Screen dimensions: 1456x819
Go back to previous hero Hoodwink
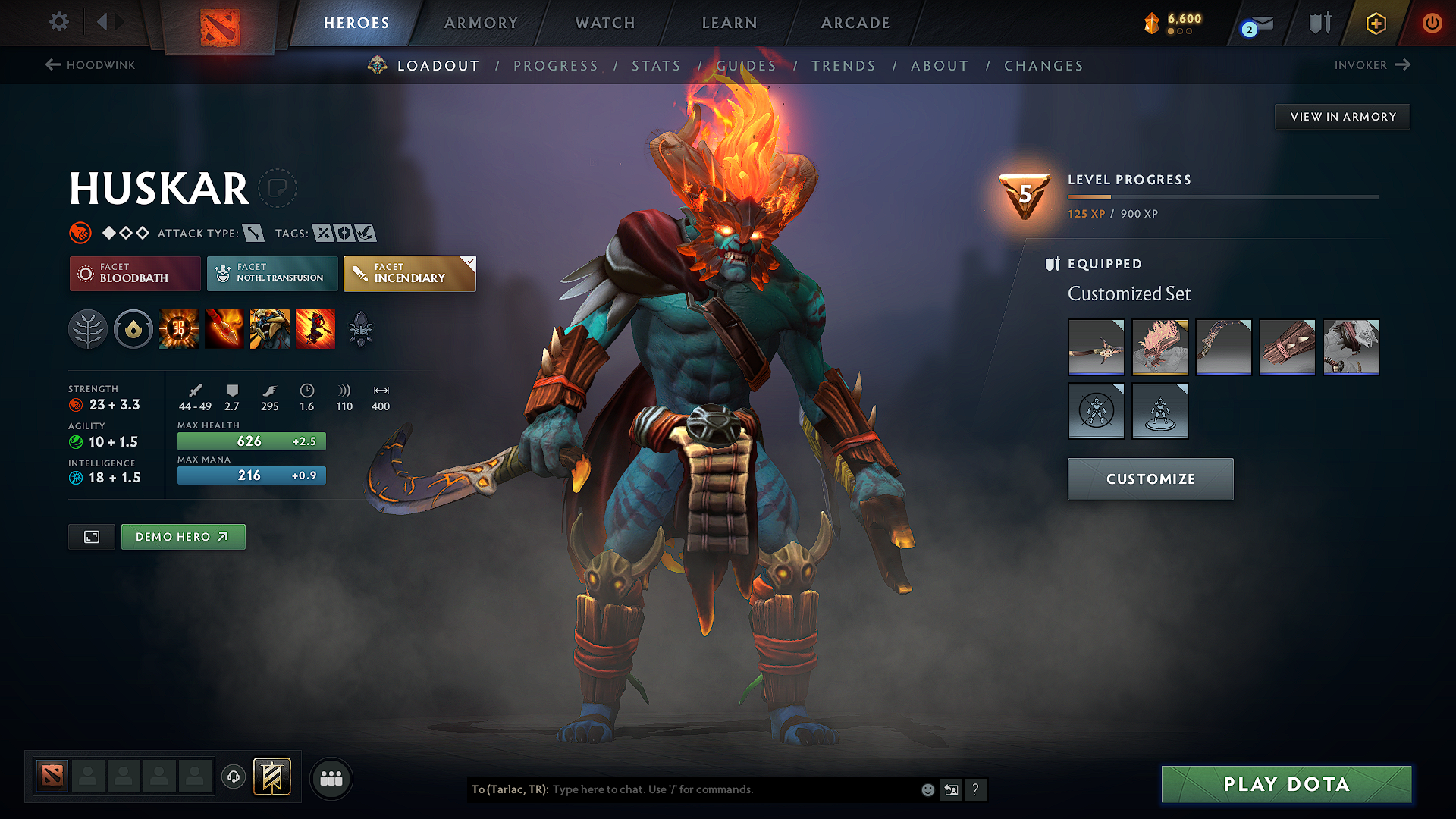tap(90, 65)
